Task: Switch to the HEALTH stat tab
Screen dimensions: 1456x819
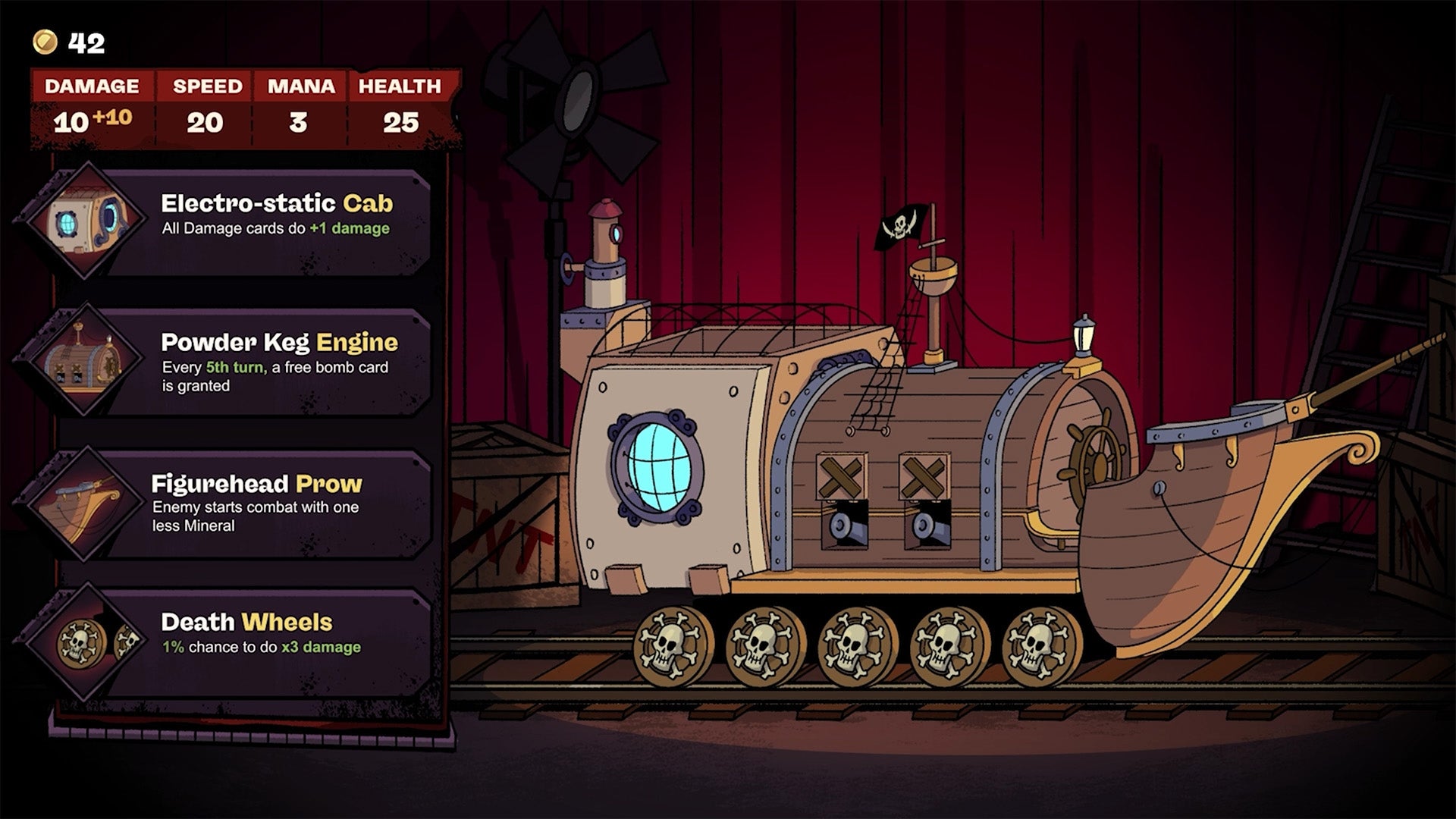Action: tap(400, 86)
